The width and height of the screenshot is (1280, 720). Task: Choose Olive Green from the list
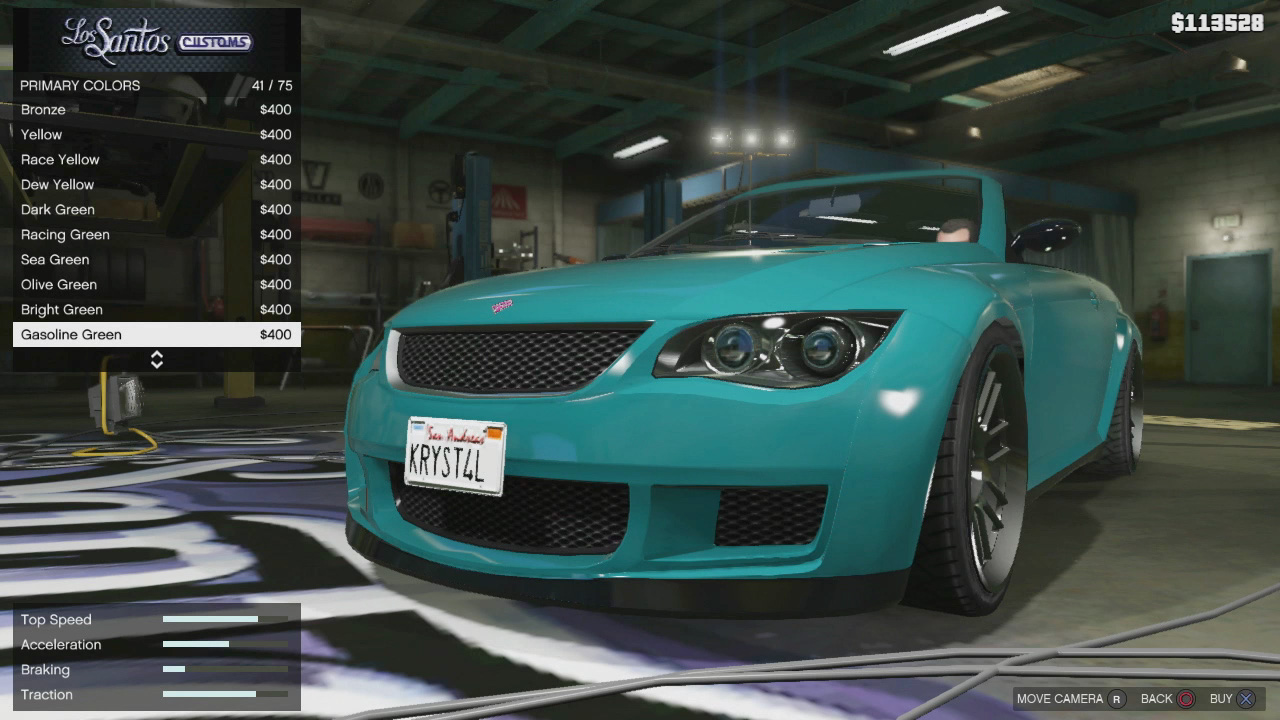pos(156,285)
